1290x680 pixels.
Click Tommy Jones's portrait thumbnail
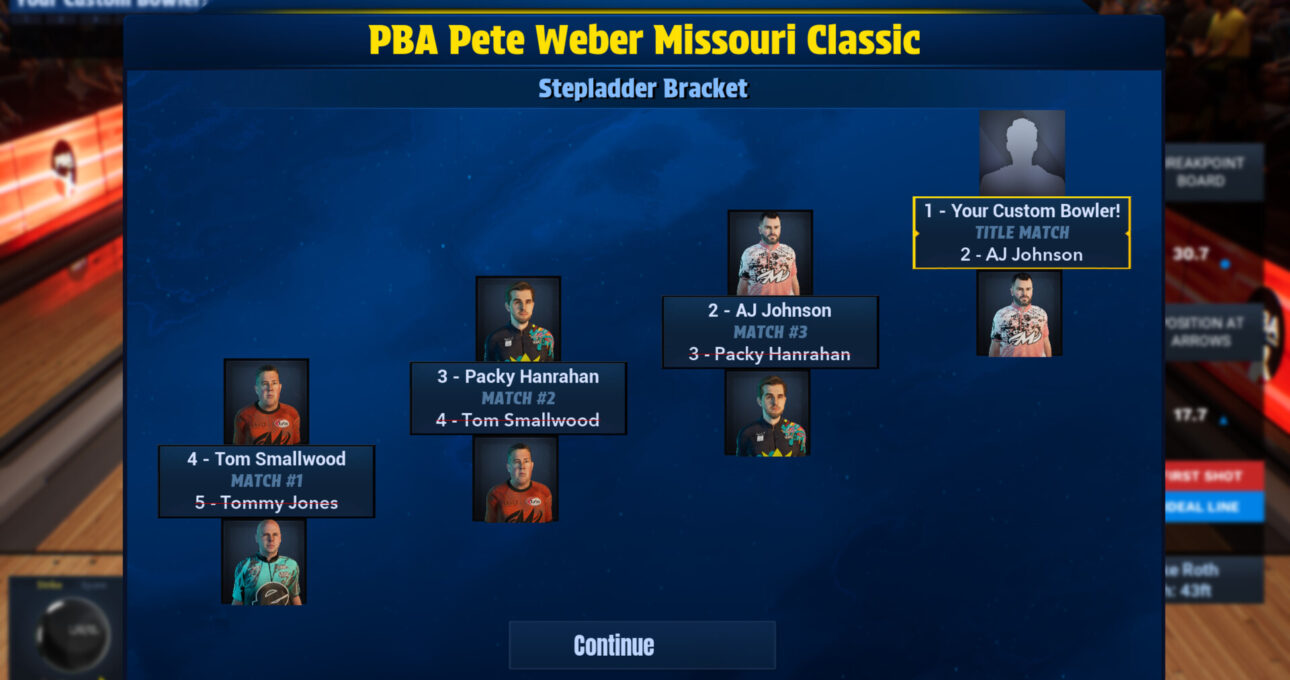[264, 561]
